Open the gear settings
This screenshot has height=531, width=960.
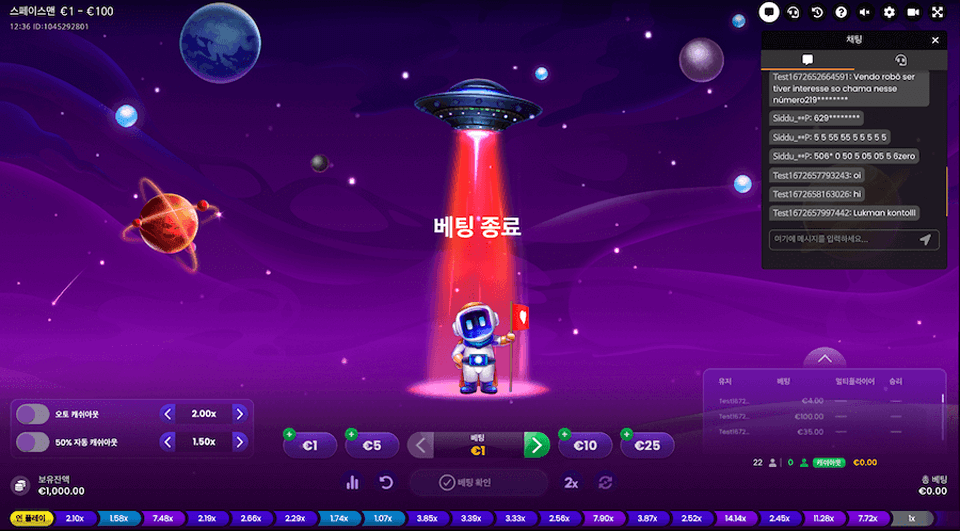pyautogui.click(x=889, y=12)
